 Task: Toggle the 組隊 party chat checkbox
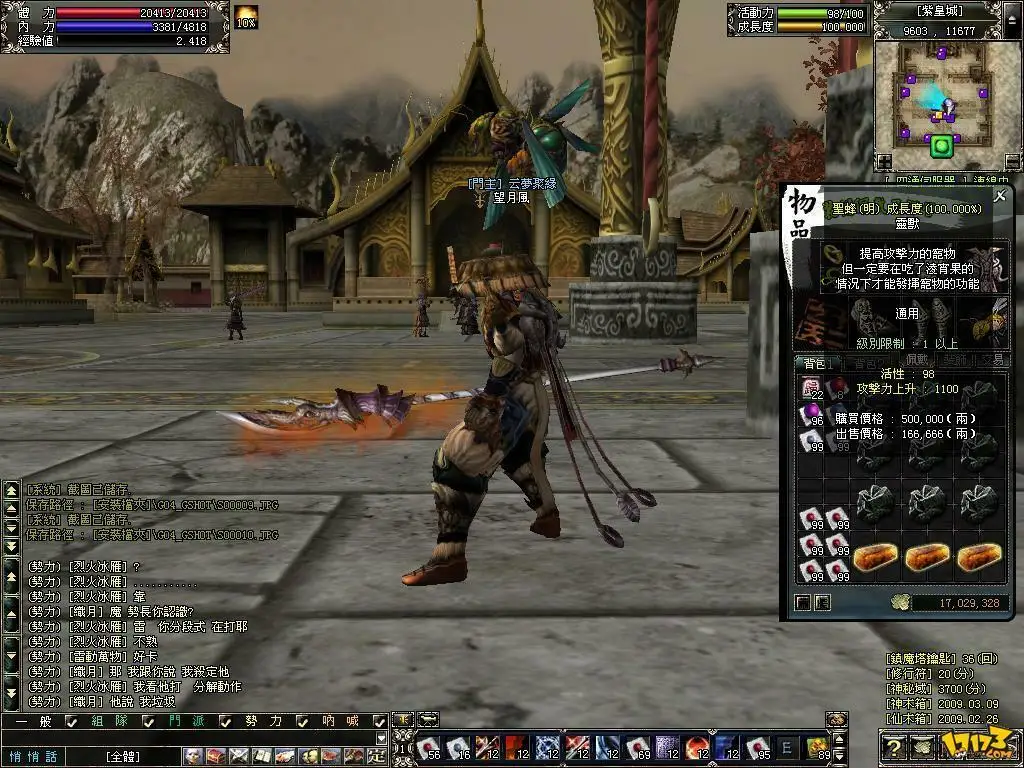149,721
